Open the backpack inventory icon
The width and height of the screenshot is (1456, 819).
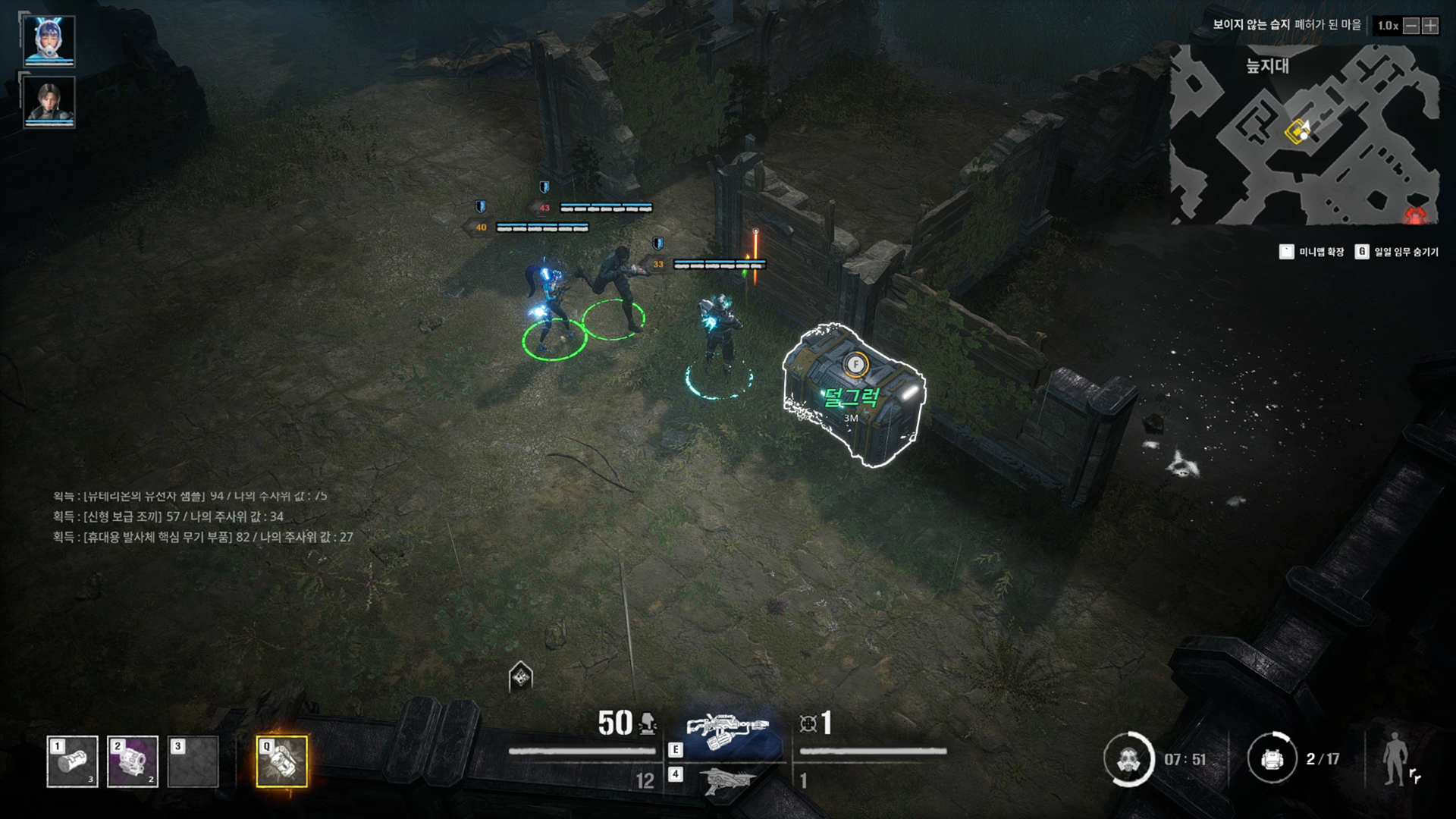pyautogui.click(x=1272, y=758)
